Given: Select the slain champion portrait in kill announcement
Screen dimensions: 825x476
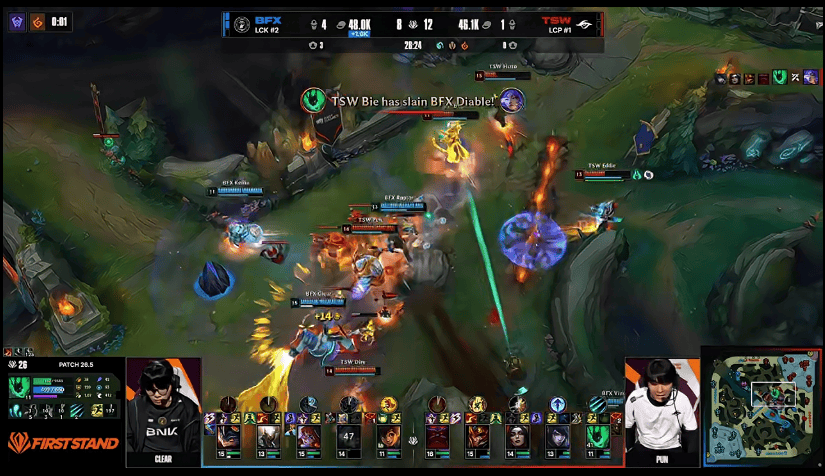Looking at the screenshot, I should pyautogui.click(x=512, y=100).
